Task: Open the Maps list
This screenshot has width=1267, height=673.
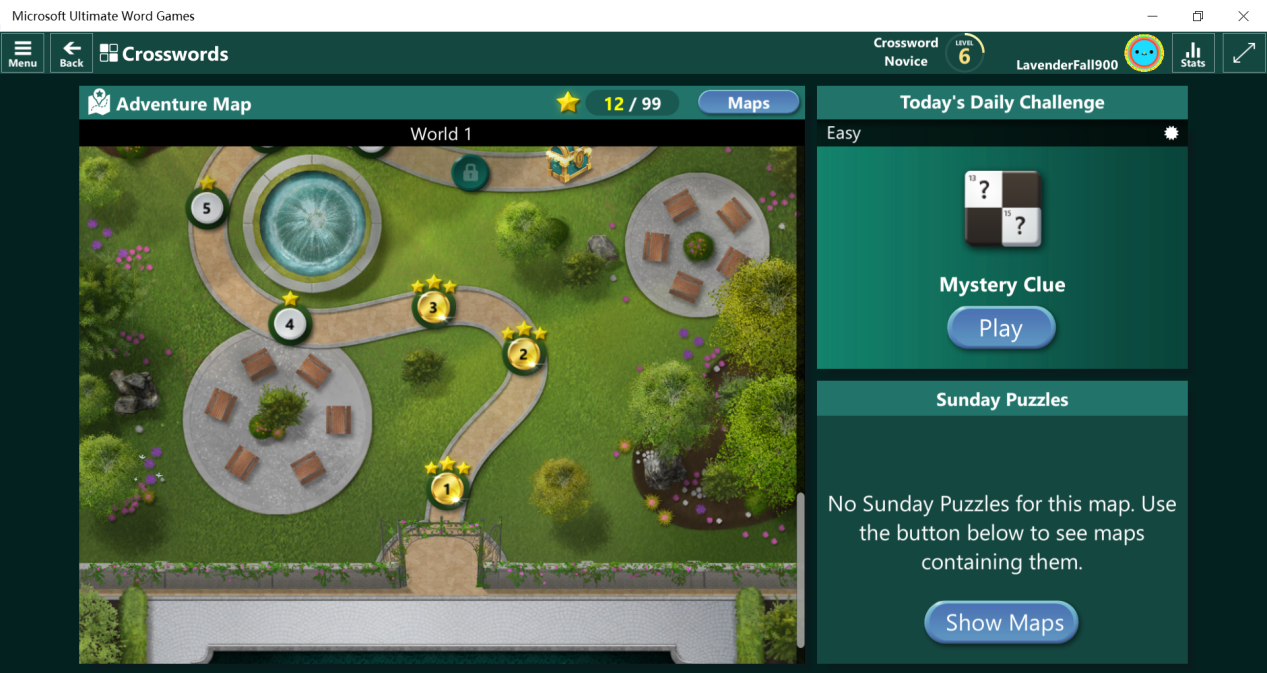Action: click(748, 103)
